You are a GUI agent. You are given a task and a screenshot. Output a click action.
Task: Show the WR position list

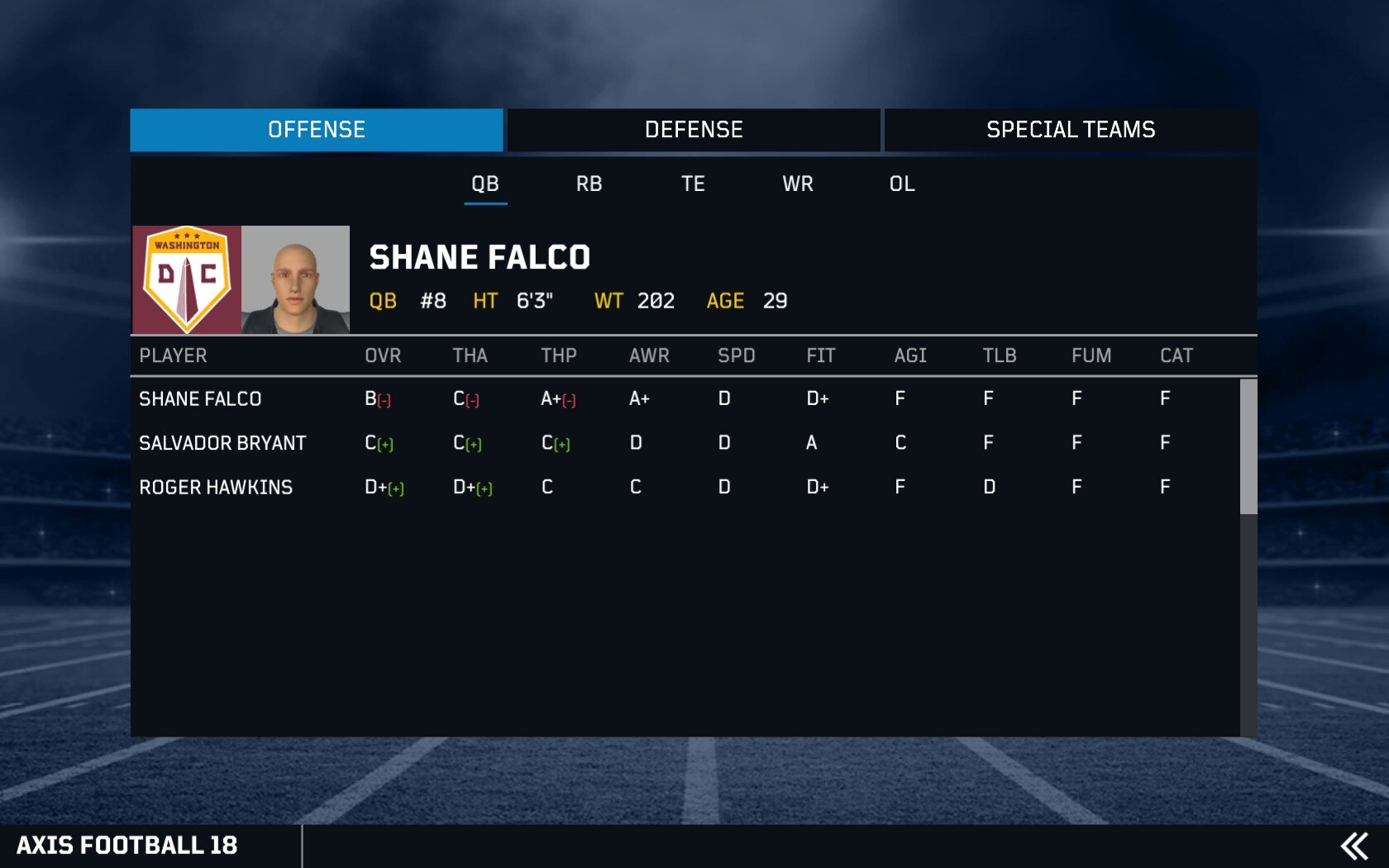(x=798, y=184)
